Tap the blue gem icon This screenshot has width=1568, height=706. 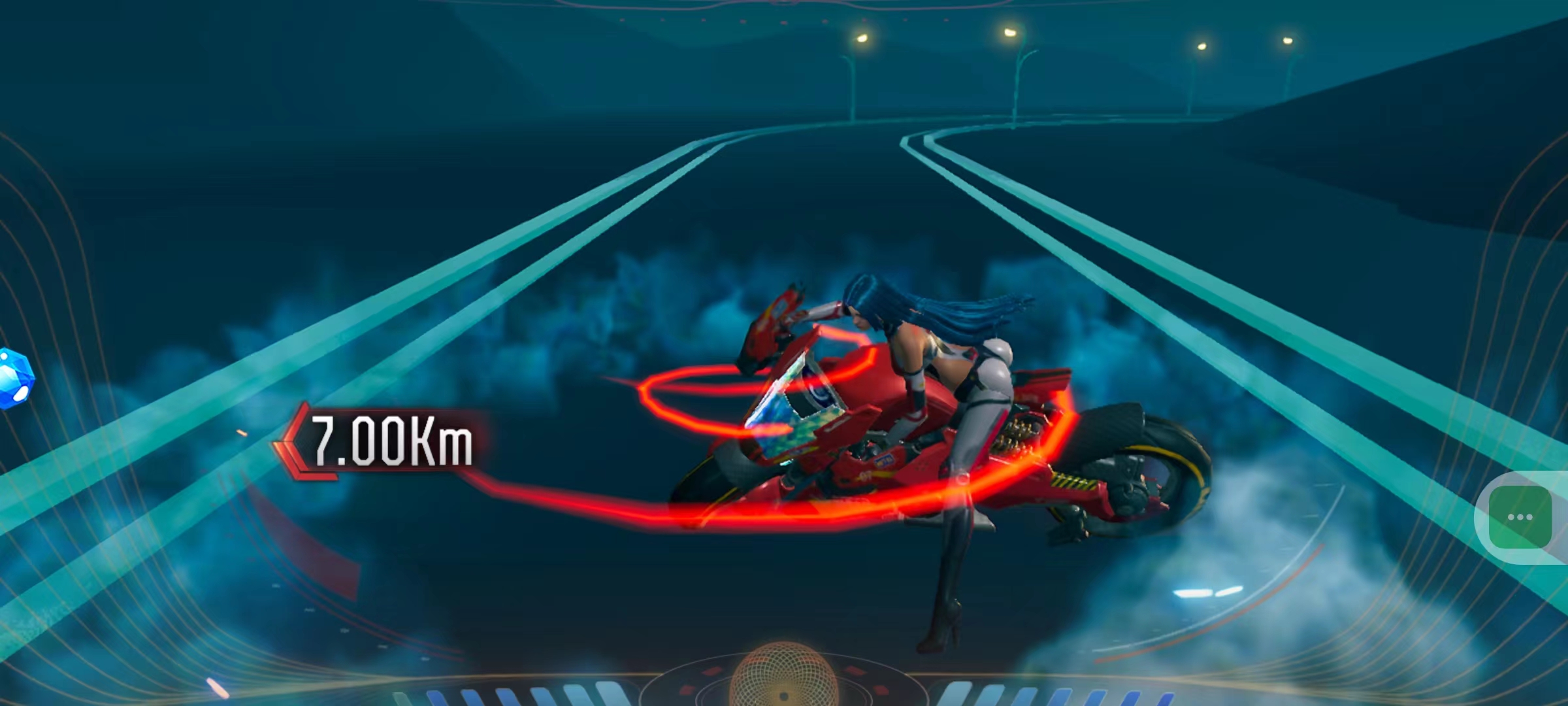[x=14, y=378]
